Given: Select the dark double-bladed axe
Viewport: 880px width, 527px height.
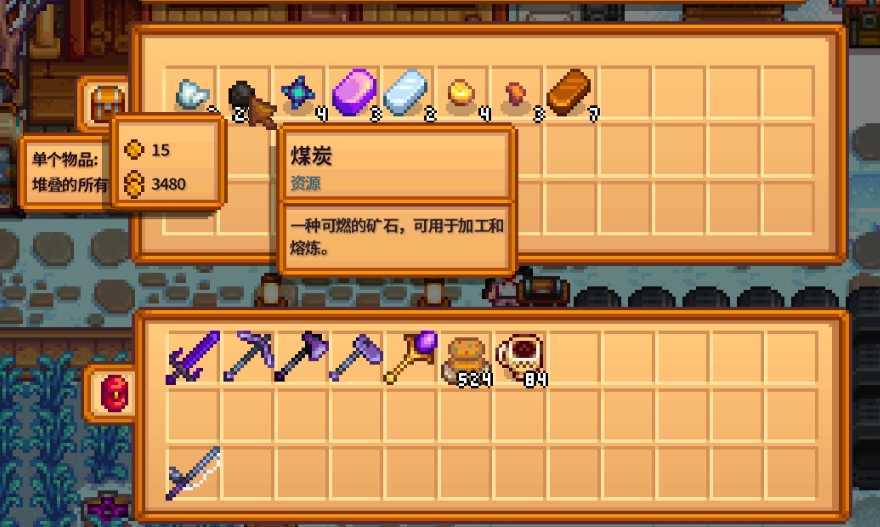Looking at the screenshot, I should coord(300,358).
